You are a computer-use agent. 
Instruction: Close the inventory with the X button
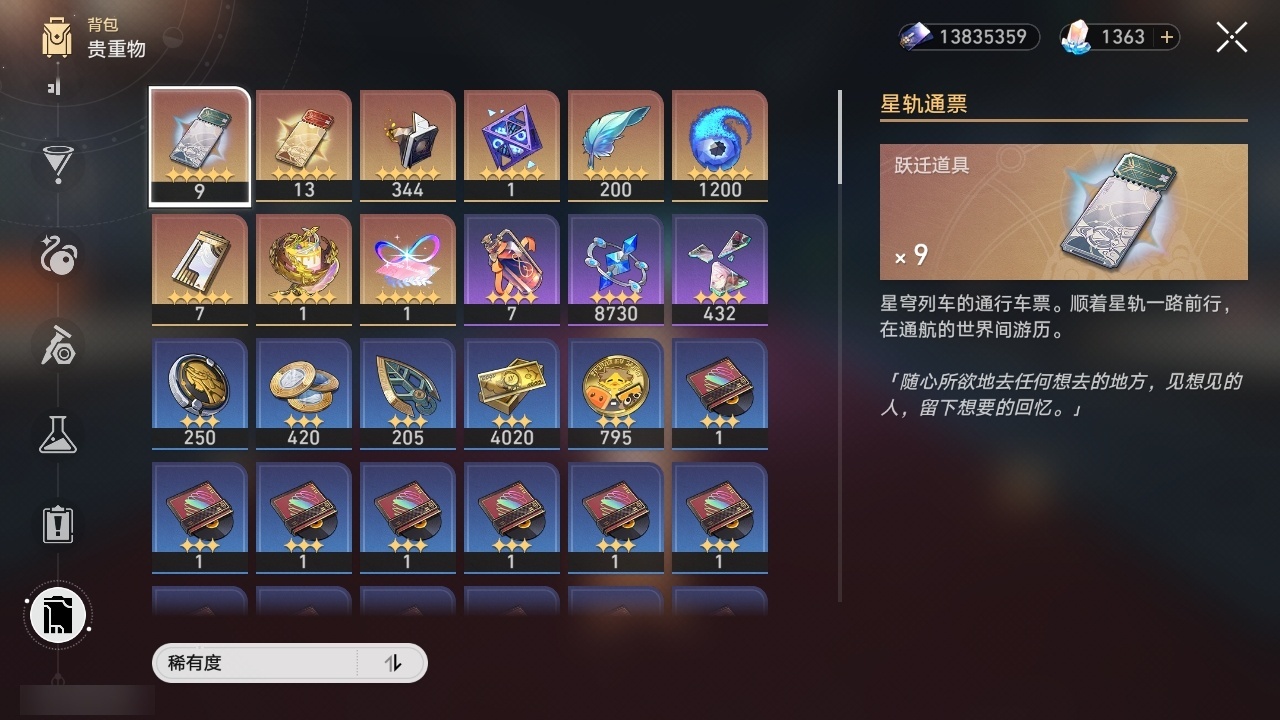[1231, 37]
